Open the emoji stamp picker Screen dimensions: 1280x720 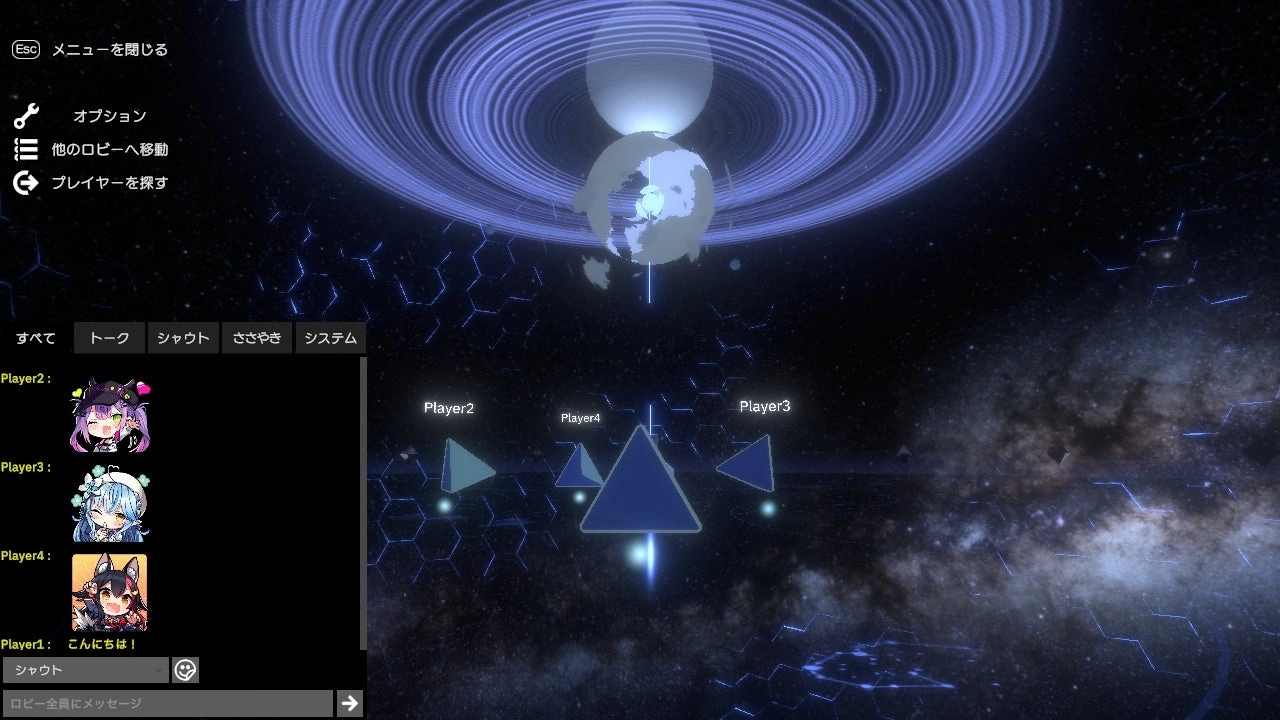click(x=185, y=670)
